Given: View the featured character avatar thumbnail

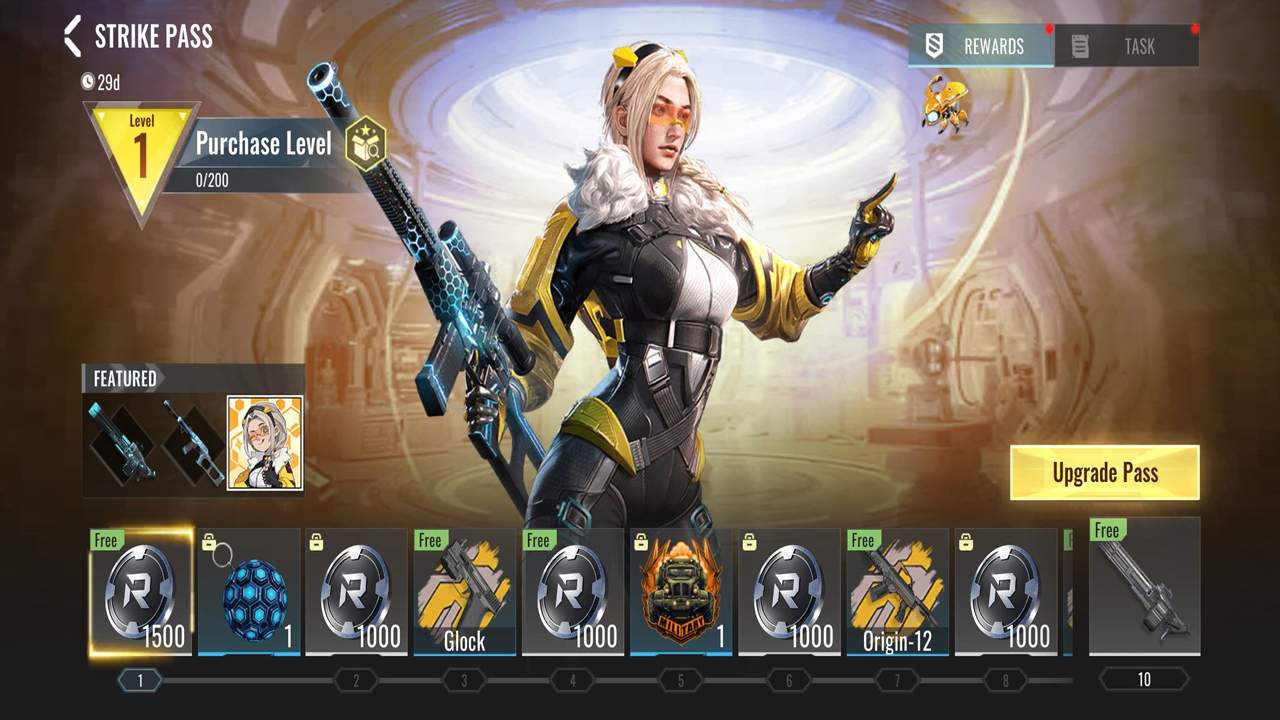Looking at the screenshot, I should pyautogui.click(x=265, y=443).
